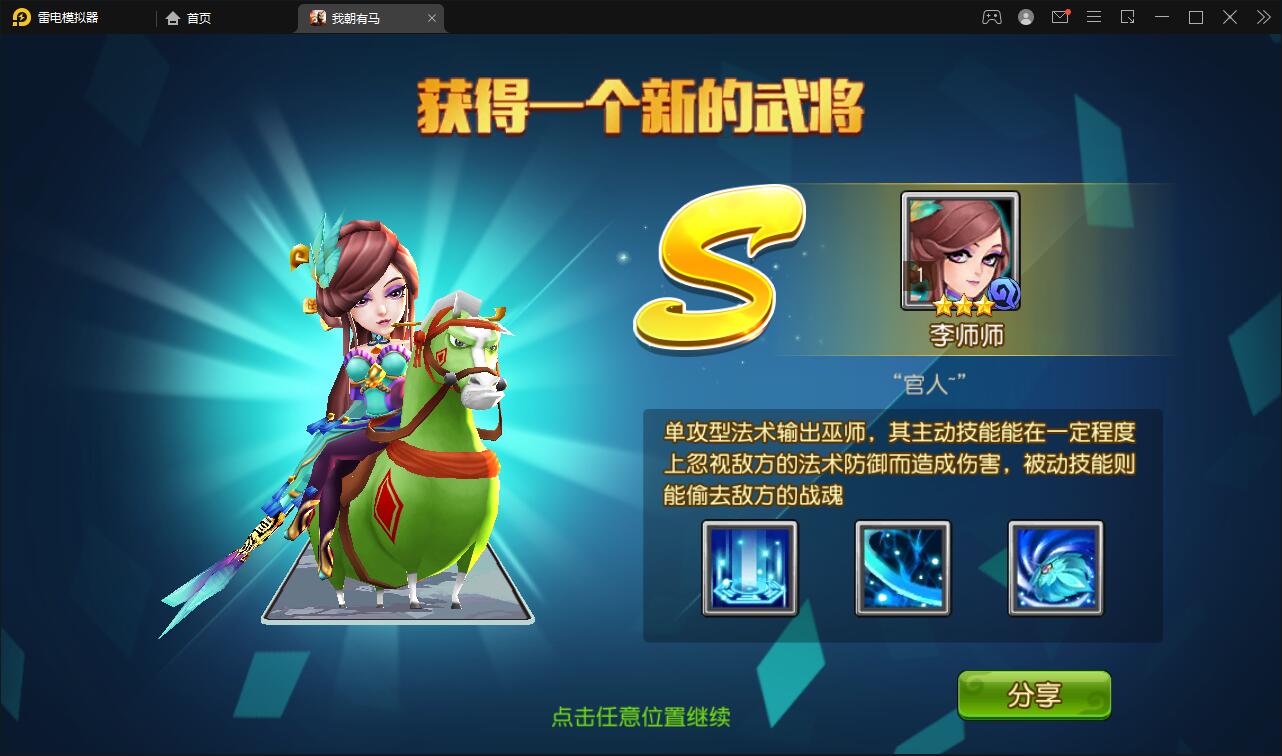Image resolution: width=1282 pixels, height=756 pixels.
Task: Click the window resize icon in toolbar
Action: pos(1127,17)
